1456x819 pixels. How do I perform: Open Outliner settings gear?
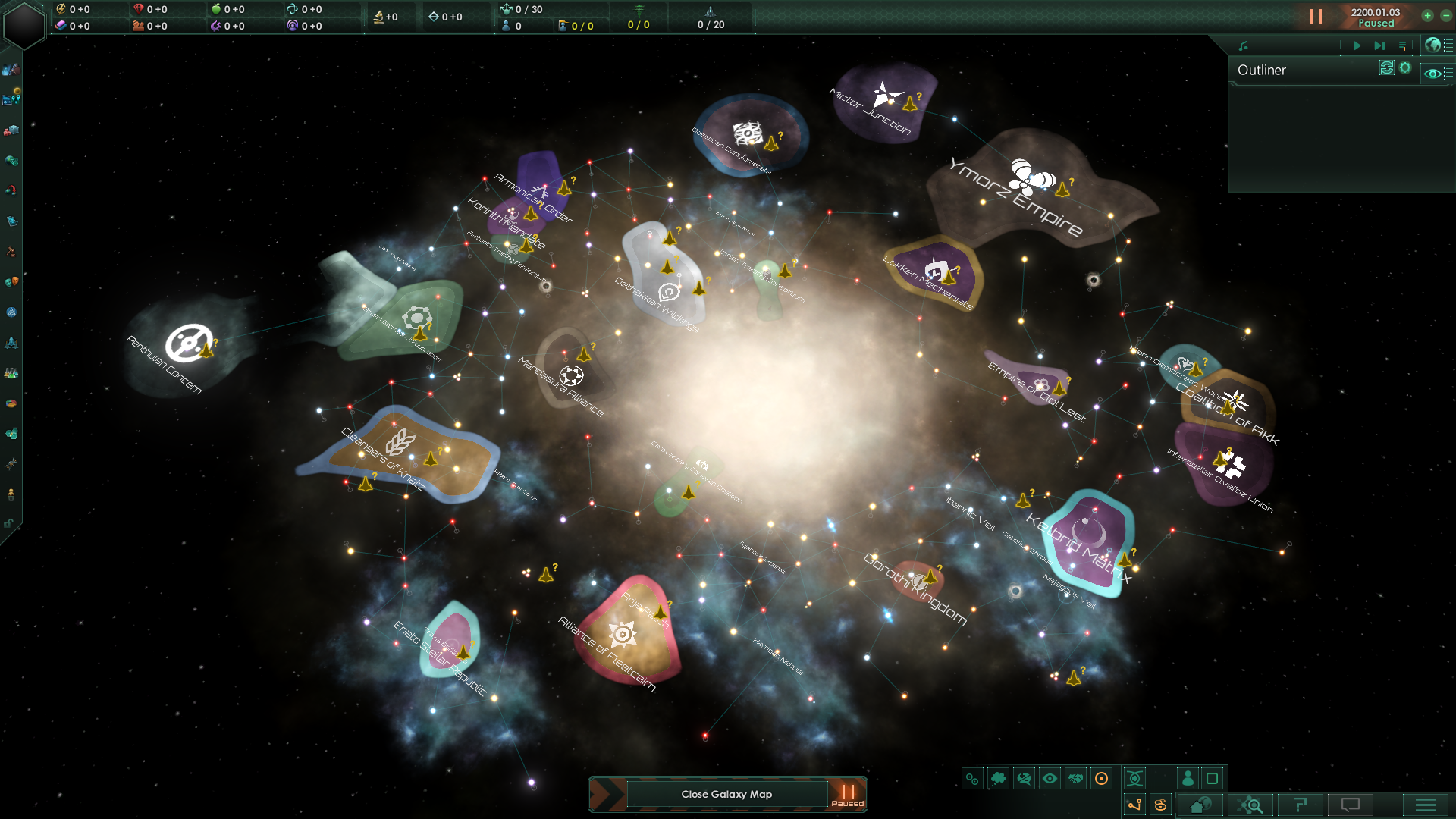[1405, 68]
